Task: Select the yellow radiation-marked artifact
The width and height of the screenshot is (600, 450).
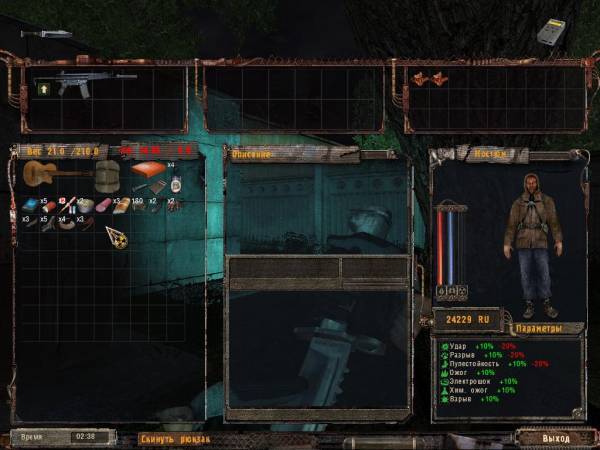Action: pyautogui.click(x=117, y=237)
